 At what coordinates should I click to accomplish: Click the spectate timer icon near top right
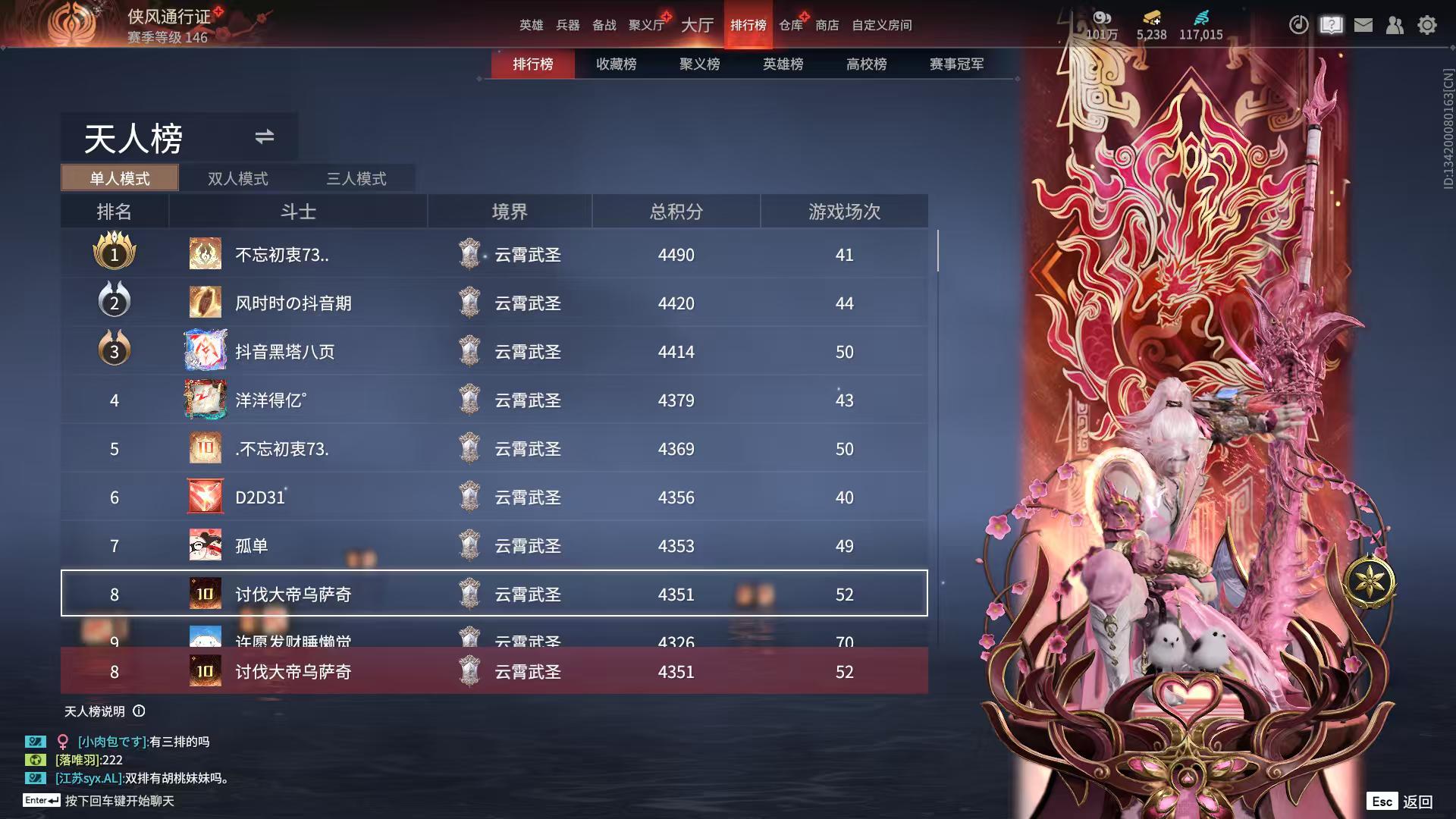coord(1298,25)
